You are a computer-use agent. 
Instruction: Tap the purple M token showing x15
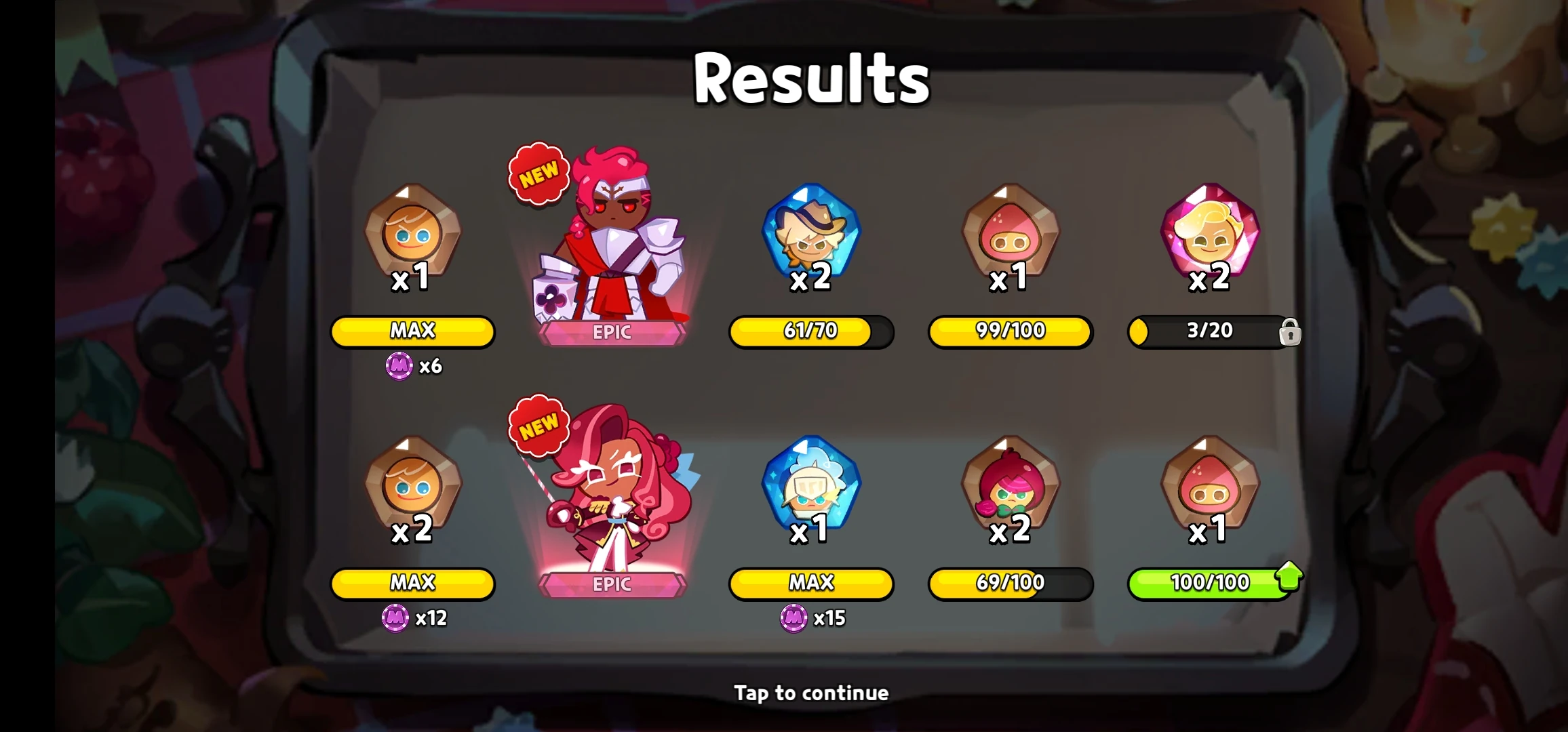pos(793,619)
